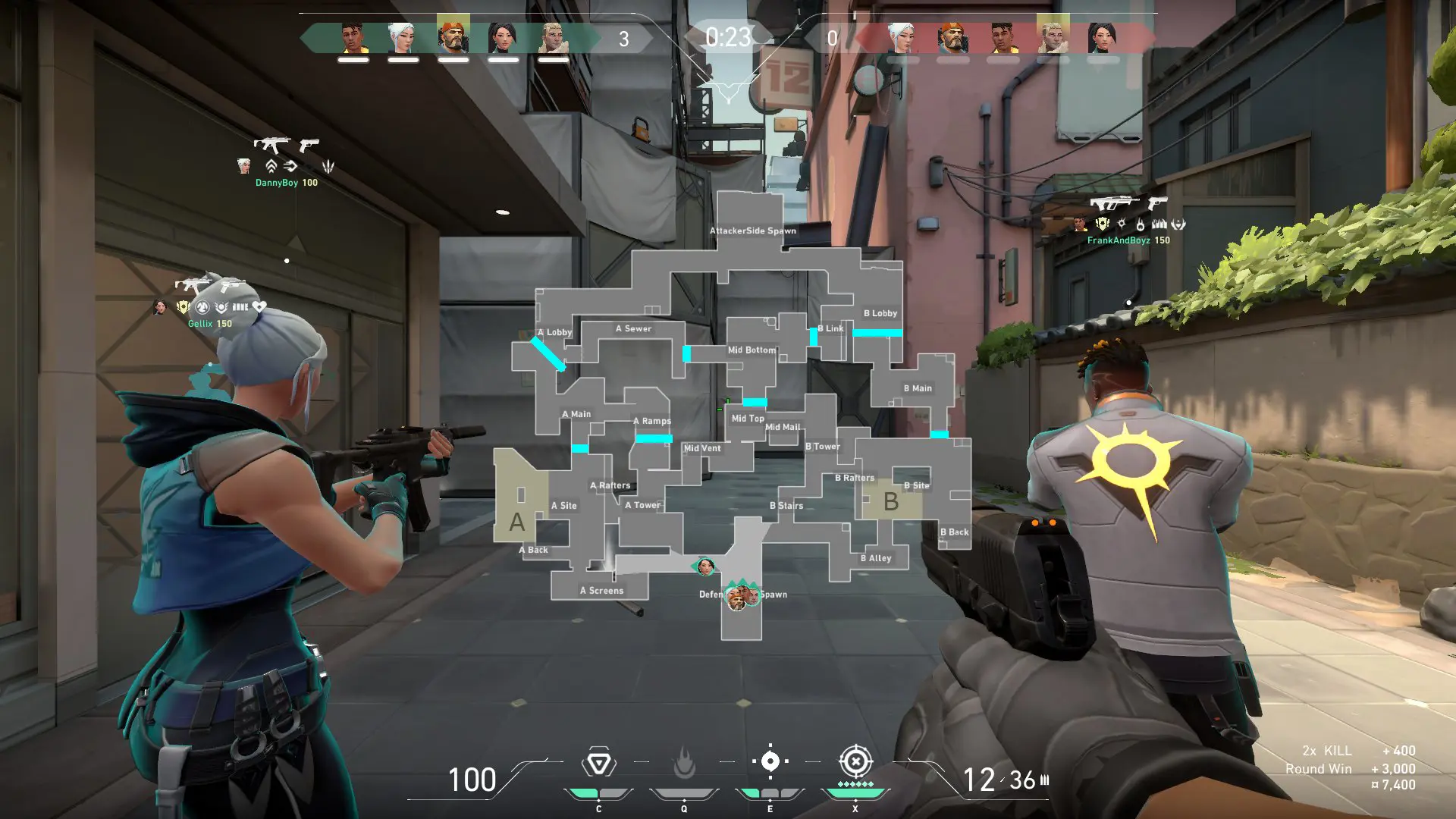Image resolution: width=1456 pixels, height=819 pixels.
Task: Select Gellix's yellow shield armor icon
Action: [184, 306]
